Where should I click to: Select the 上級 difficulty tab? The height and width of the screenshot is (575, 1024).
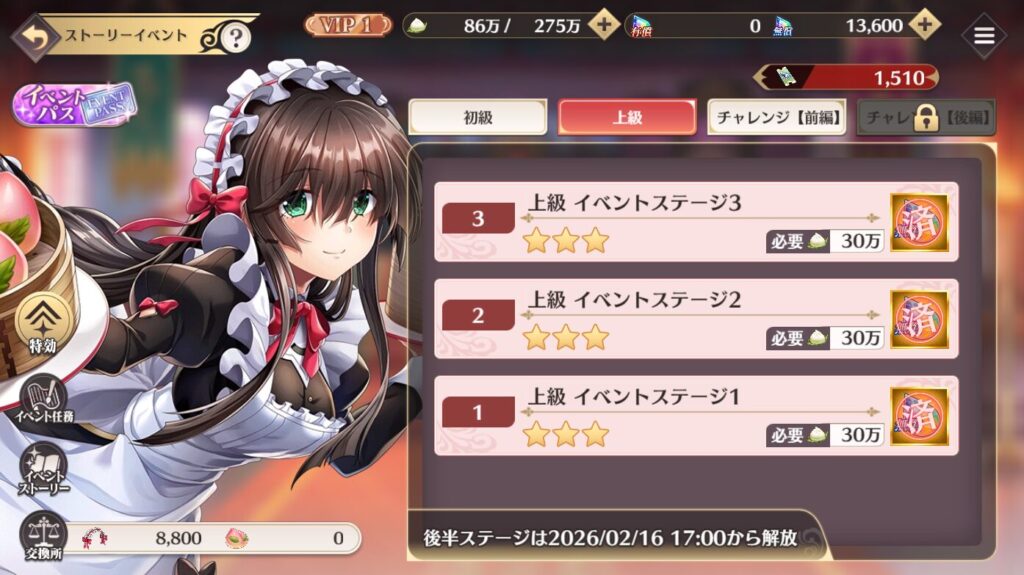(627, 117)
